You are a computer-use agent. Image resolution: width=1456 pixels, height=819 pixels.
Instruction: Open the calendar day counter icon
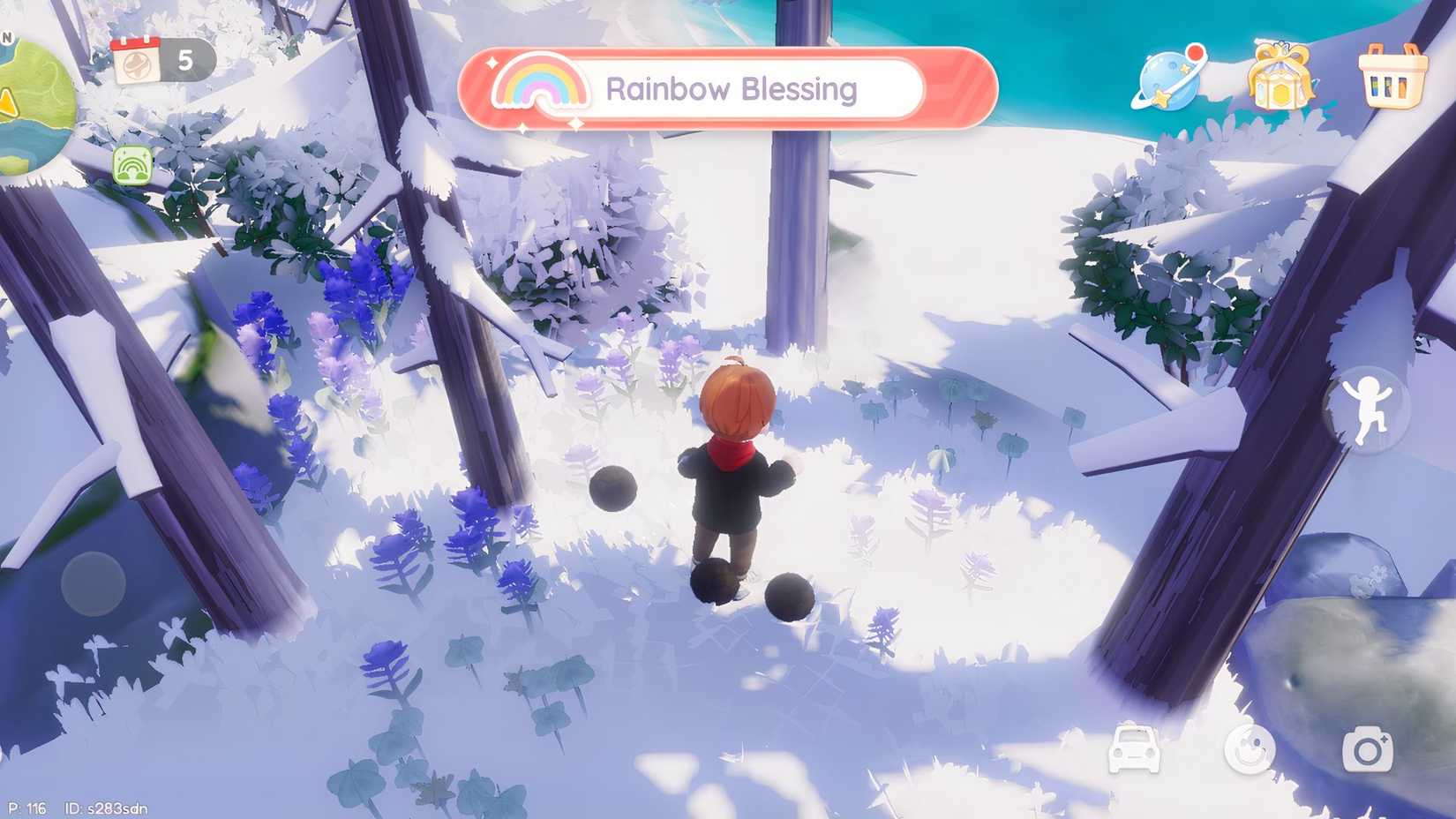(139, 62)
